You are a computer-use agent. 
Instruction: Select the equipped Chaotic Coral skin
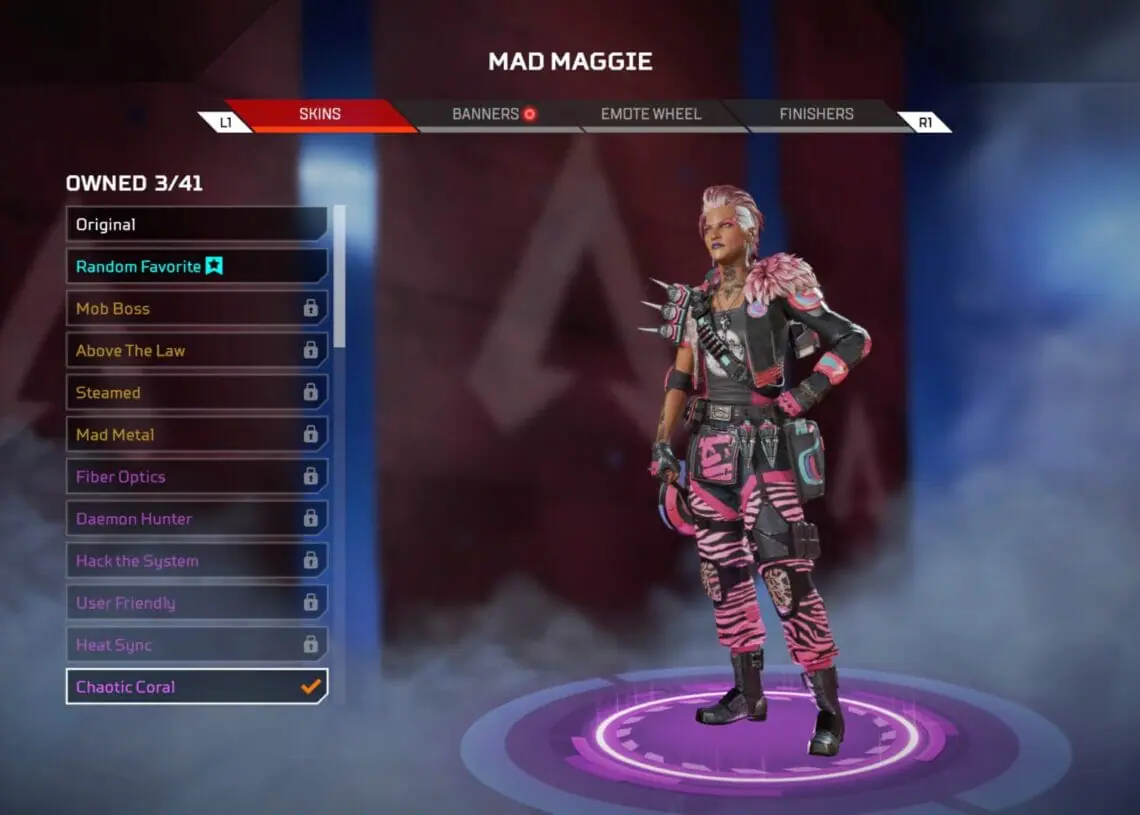point(196,686)
